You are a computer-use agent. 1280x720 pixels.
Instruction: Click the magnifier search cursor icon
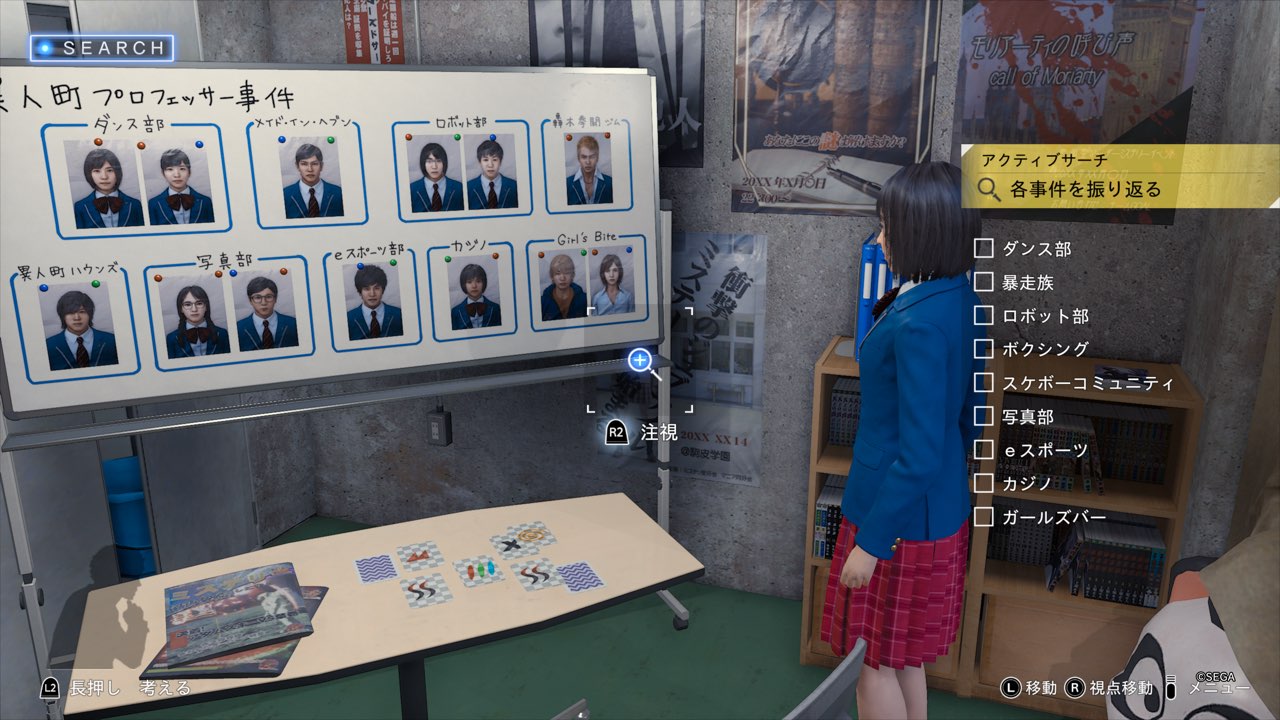click(x=641, y=361)
